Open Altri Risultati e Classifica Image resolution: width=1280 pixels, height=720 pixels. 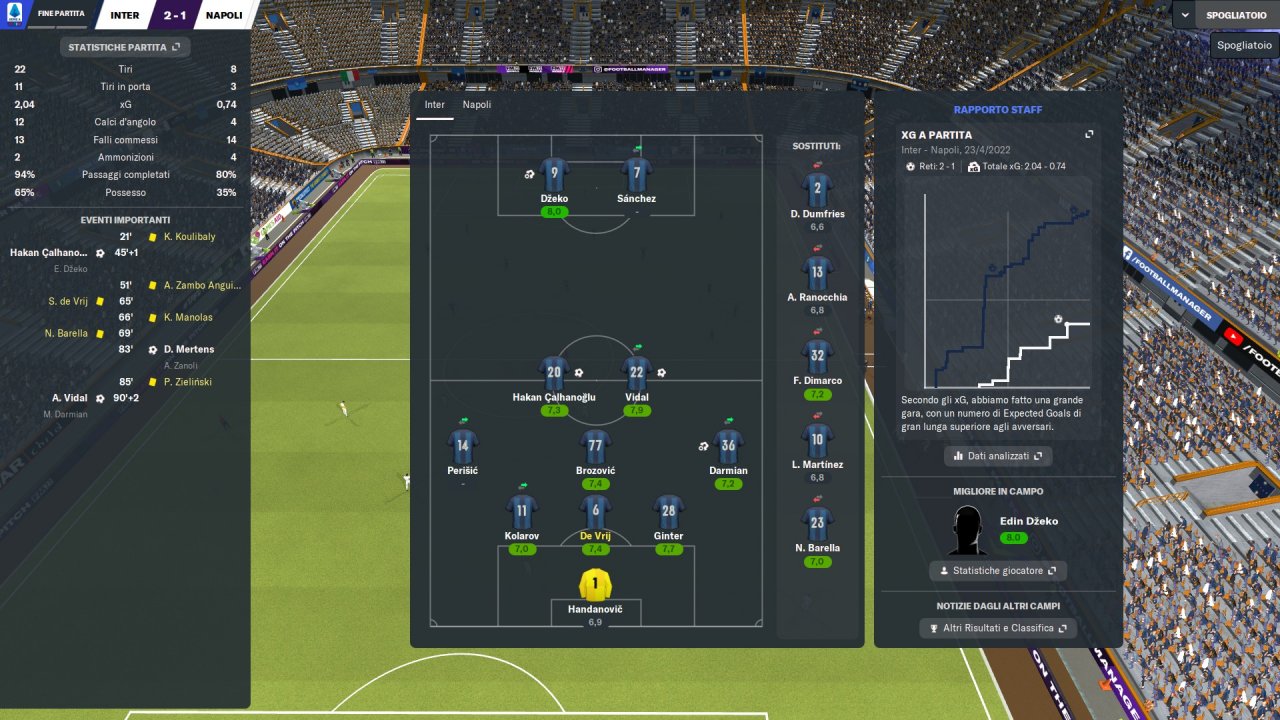997,628
